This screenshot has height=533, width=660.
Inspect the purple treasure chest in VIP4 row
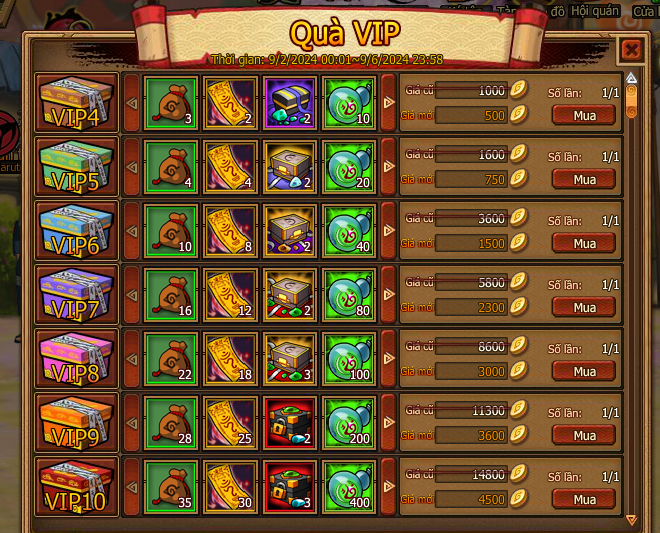coord(290,102)
